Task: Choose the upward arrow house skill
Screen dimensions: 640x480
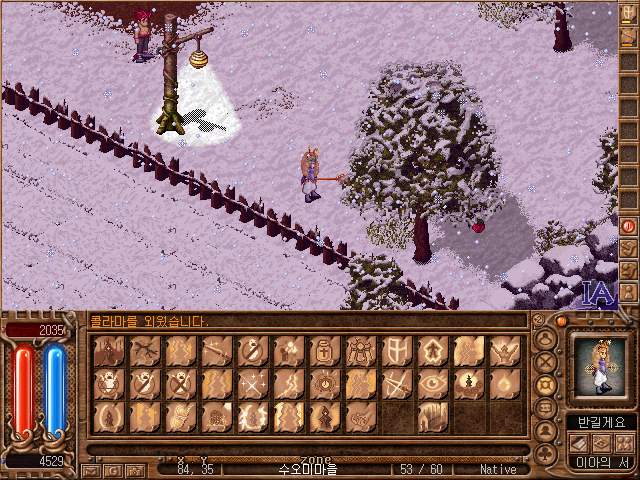Action: 432,351
